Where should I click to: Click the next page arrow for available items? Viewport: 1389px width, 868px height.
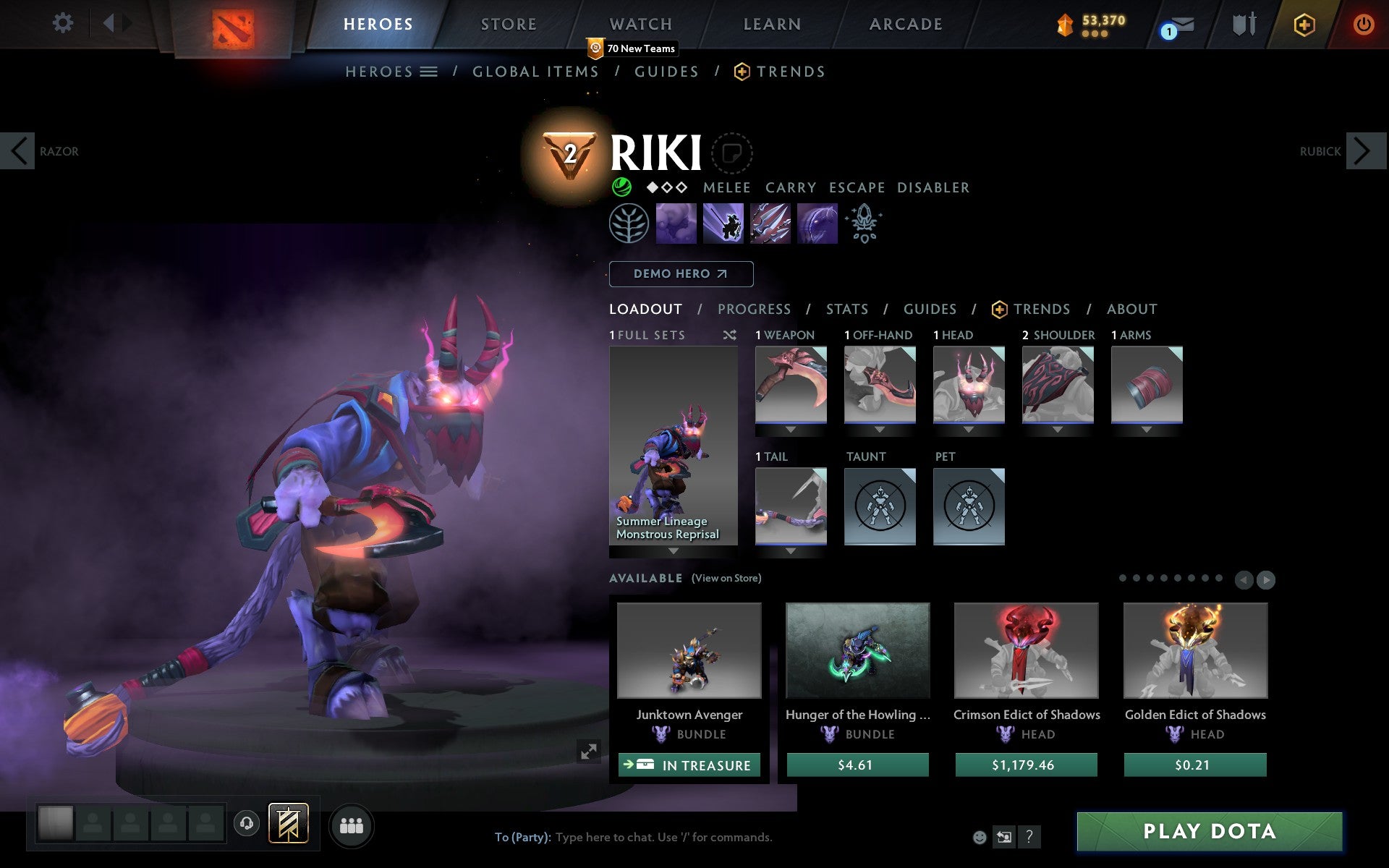(x=1265, y=579)
